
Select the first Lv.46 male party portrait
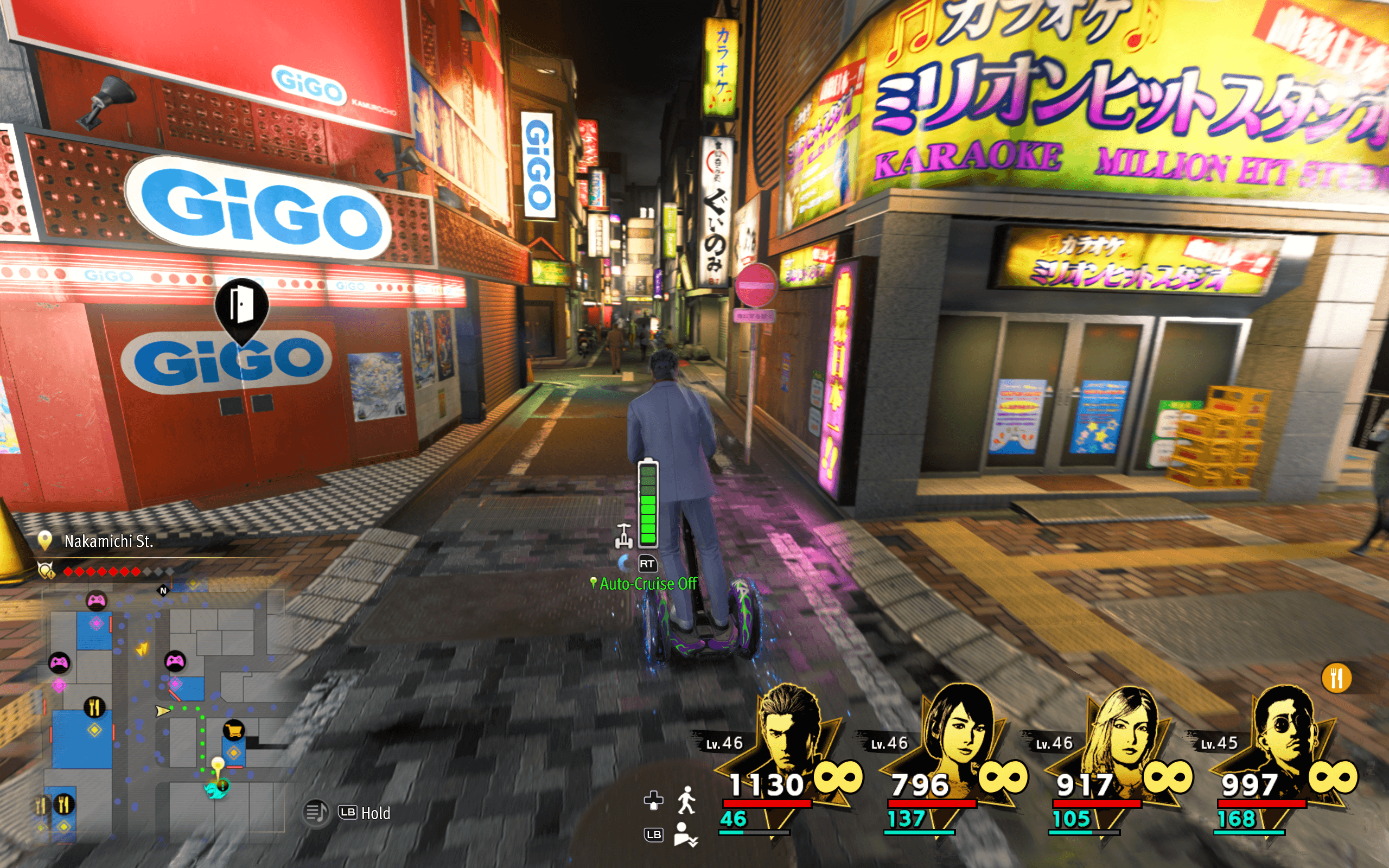(x=790, y=729)
